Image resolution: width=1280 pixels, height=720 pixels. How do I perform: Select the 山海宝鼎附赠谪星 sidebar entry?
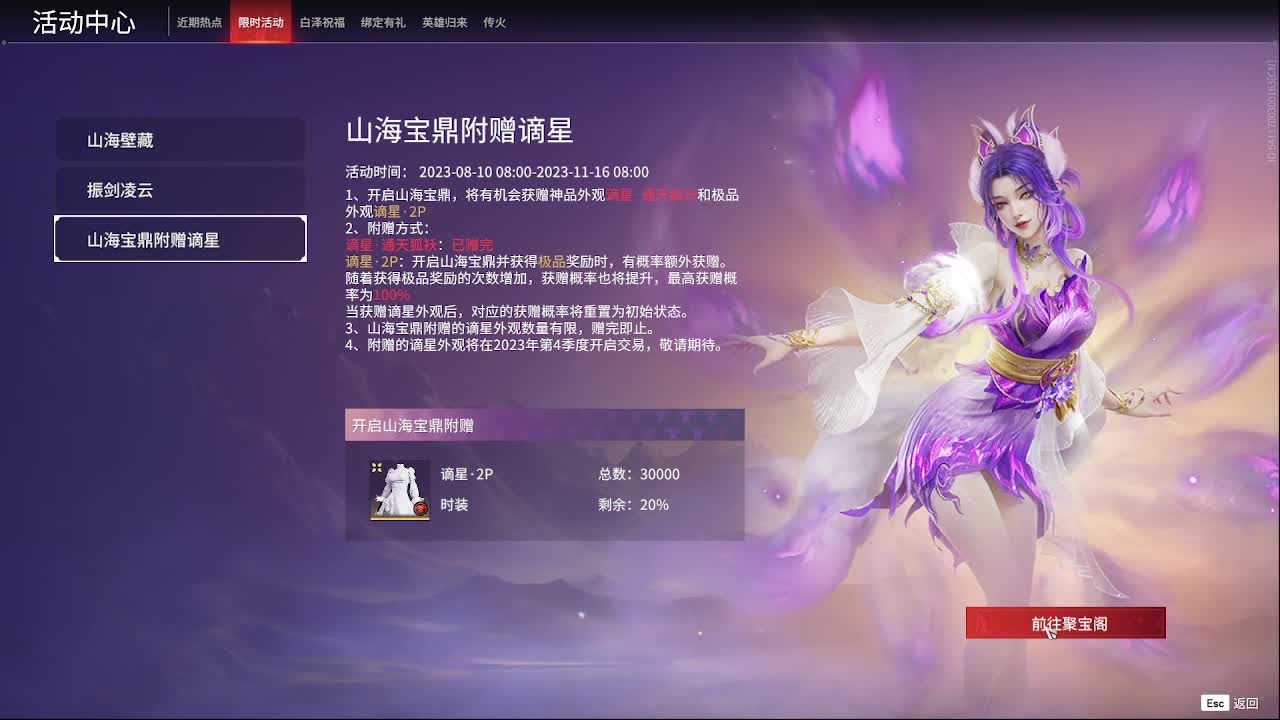(180, 240)
